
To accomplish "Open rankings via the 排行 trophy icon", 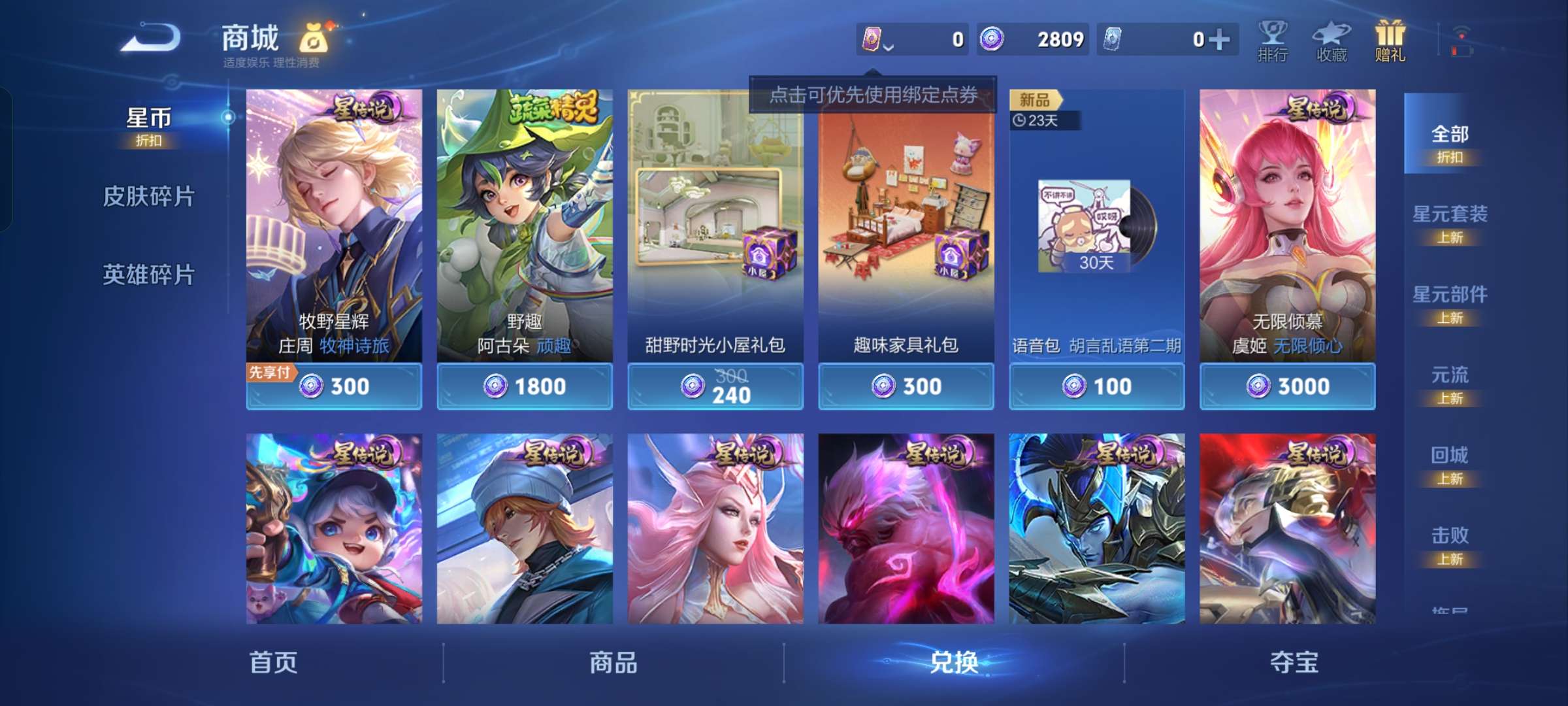I will (x=1273, y=39).
